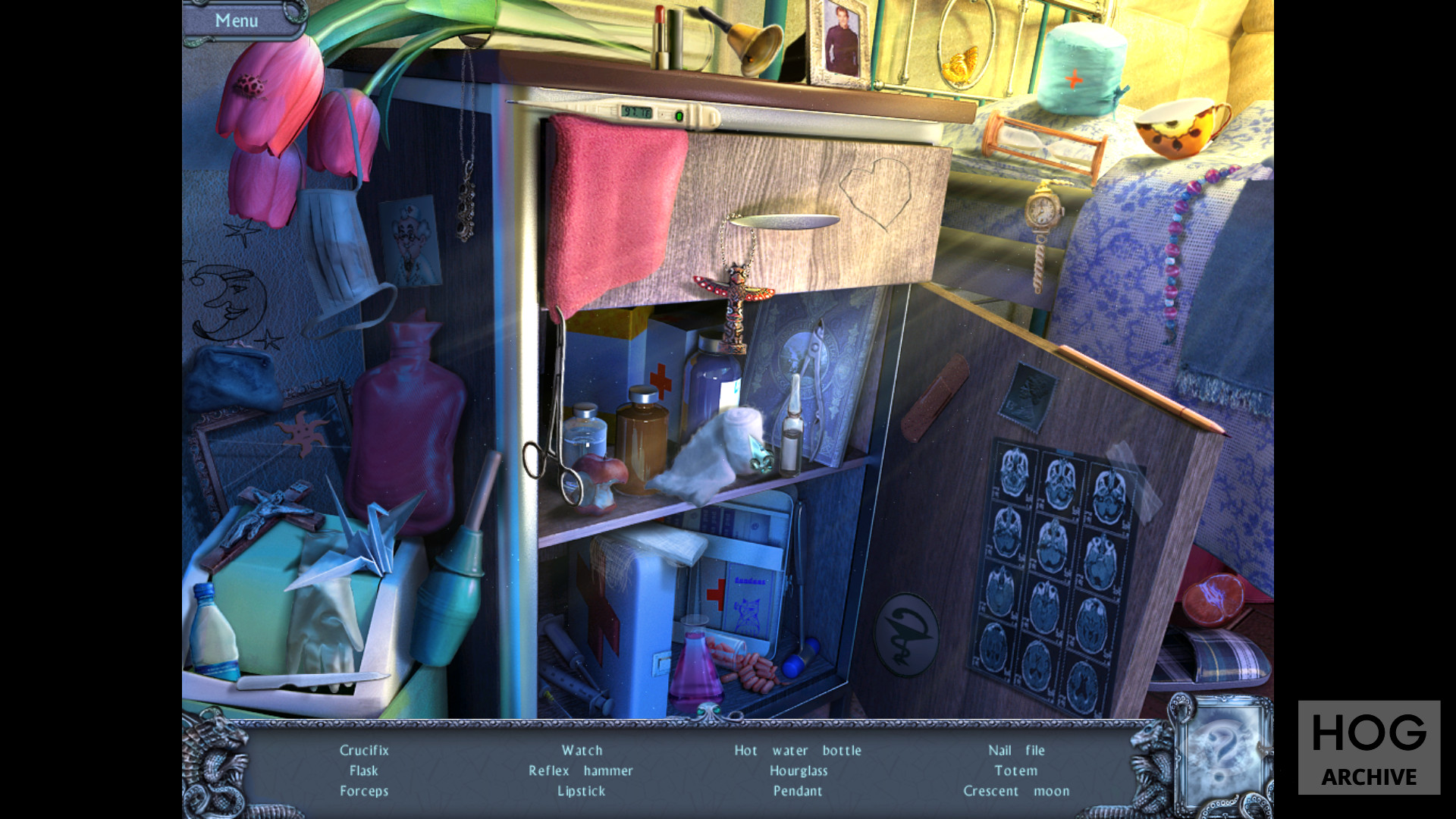1456x819 pixels.
Task: Select Flask in the item list
Action: (364, 770)
